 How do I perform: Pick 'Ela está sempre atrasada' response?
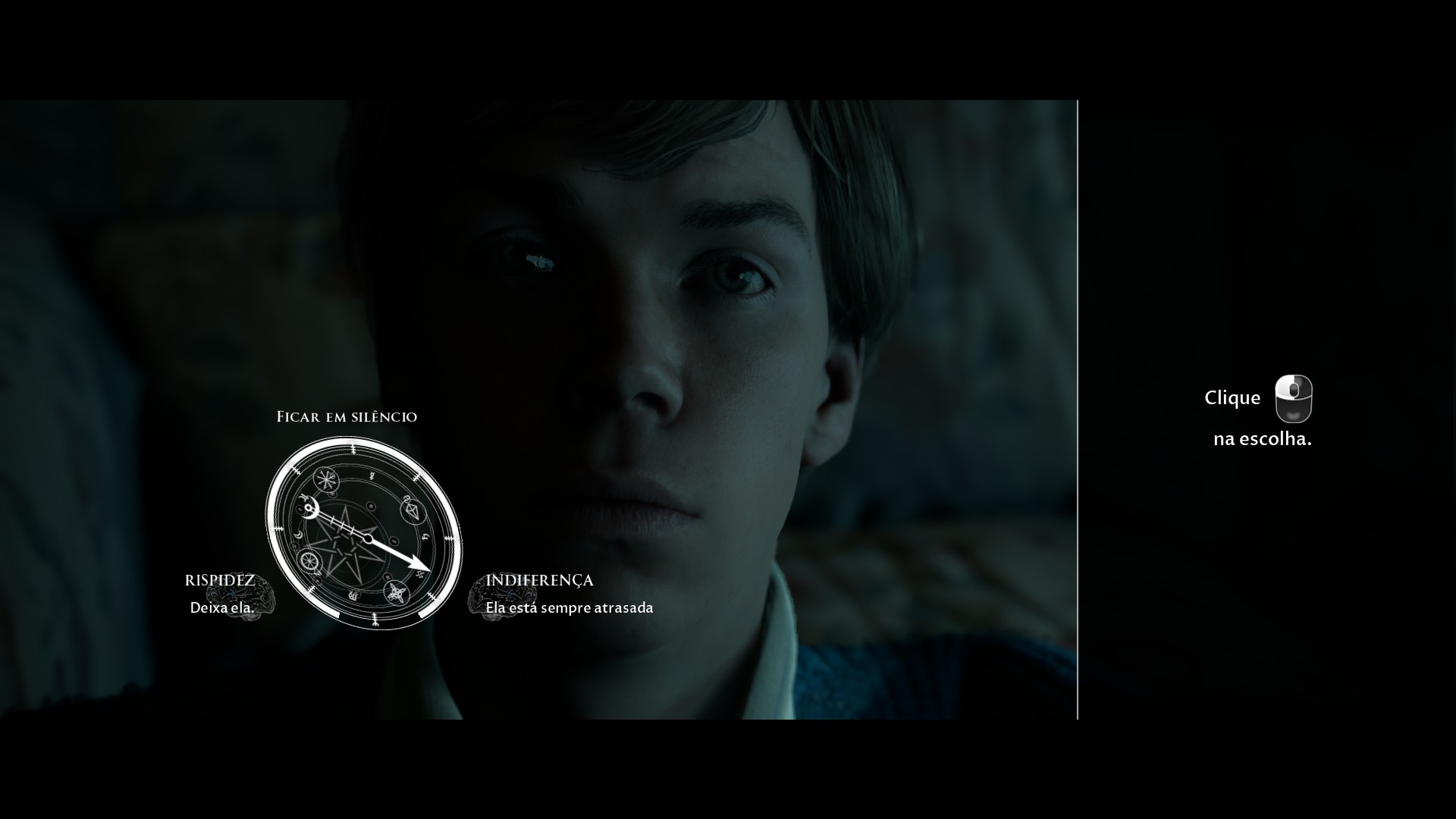pyautogui.click(x=570, y=607)
